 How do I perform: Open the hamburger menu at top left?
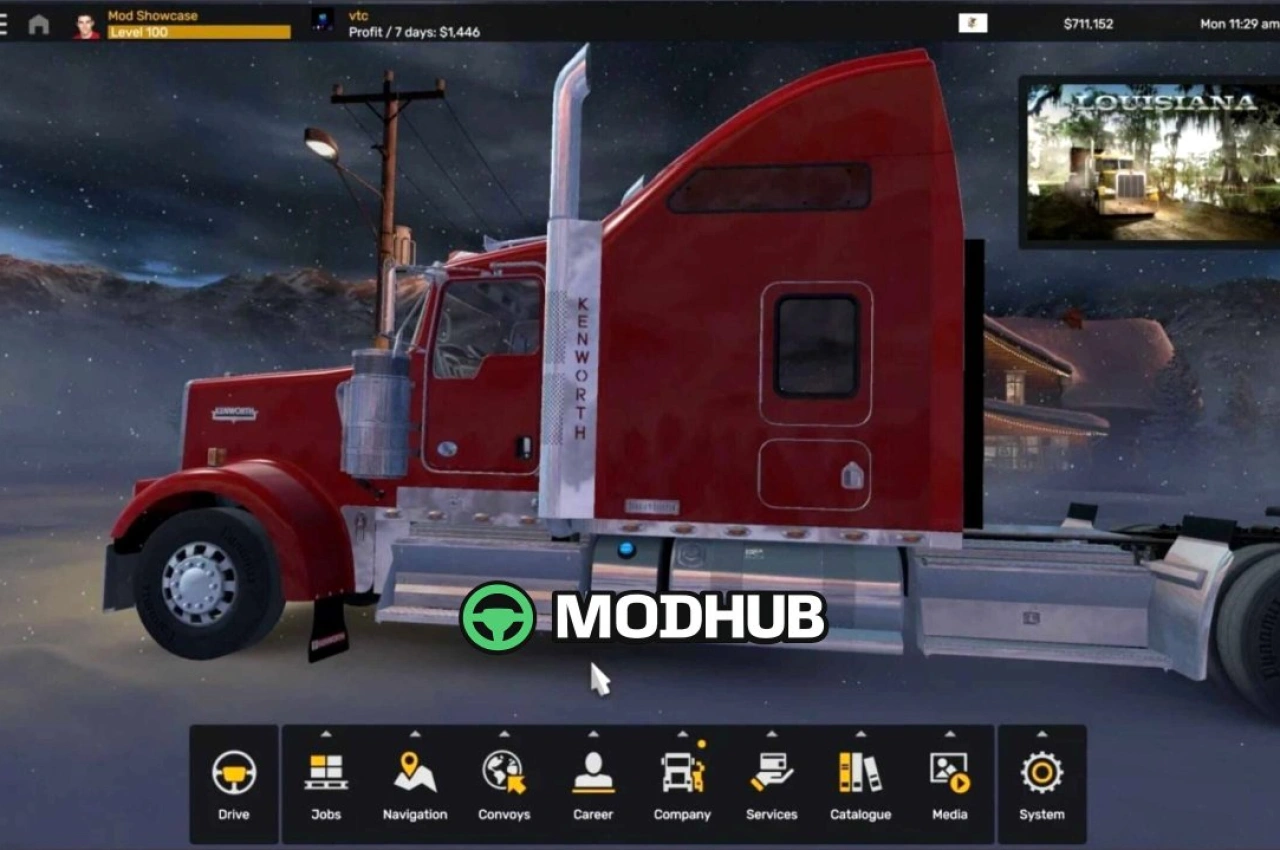[6, 23]
